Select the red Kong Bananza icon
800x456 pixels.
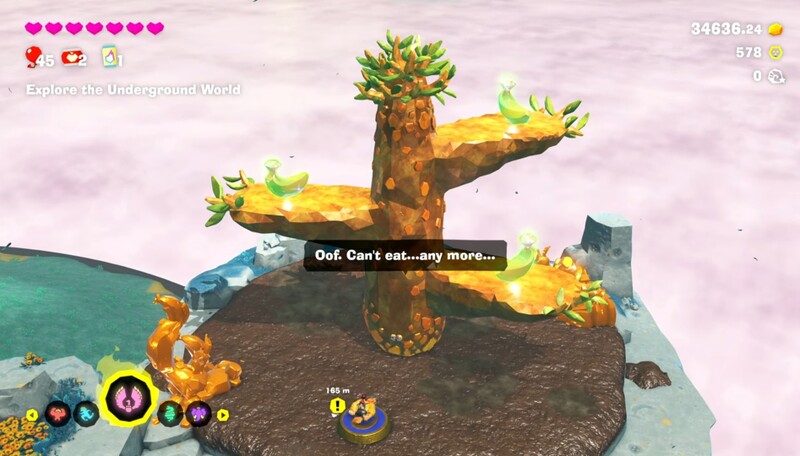pyautogui.click(x=58, y=414)
